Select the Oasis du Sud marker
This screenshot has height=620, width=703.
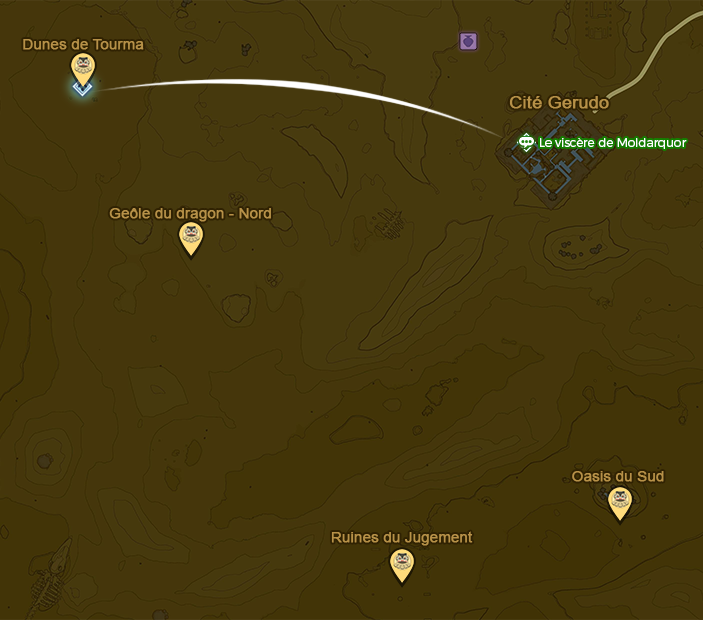point(620,501)
